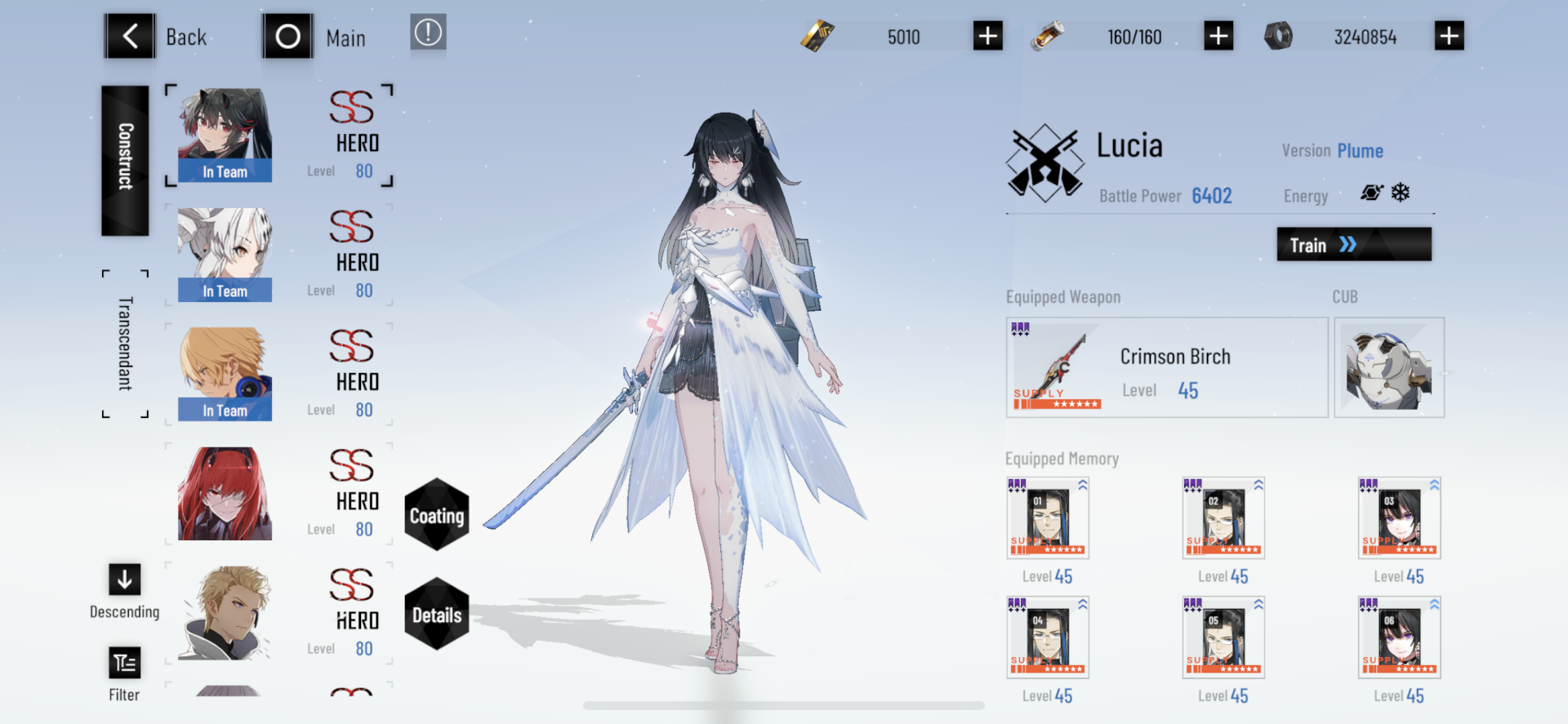Open the gold card currency details

click(817, 36)
